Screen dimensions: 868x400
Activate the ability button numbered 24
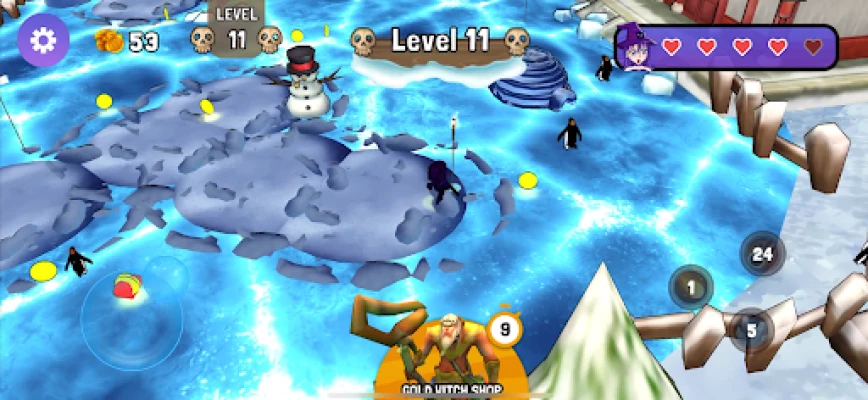pyautogui.click(x=762, y=254)
